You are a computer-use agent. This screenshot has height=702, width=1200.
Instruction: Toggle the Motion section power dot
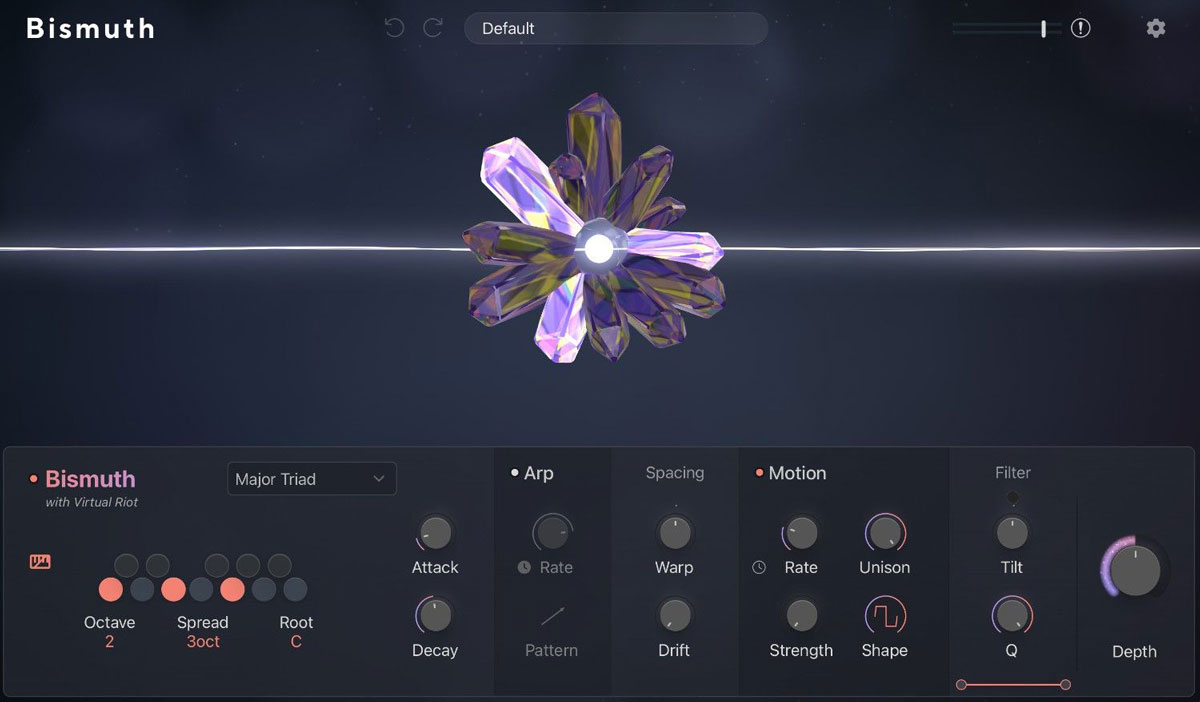[x=759, y=473]
